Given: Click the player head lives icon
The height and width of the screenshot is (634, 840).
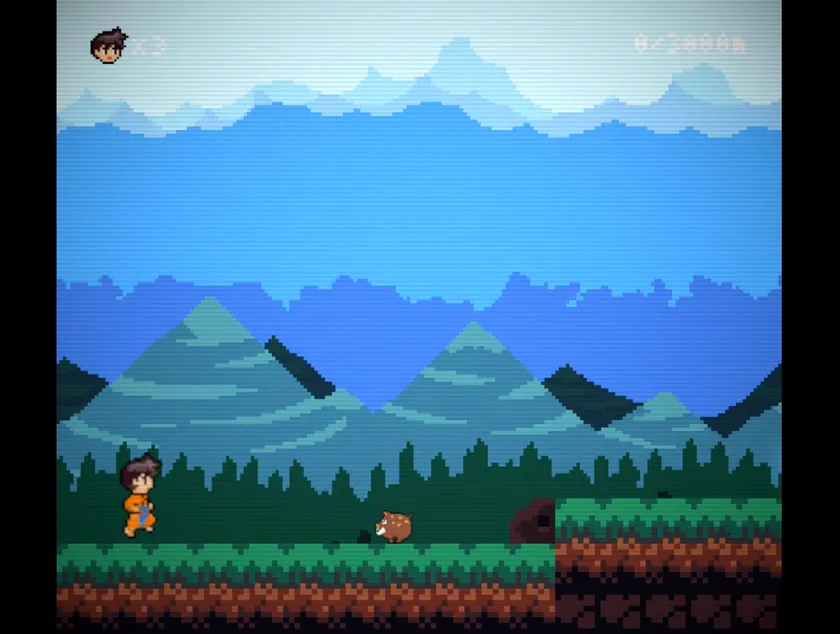Looking at the screenshot, I should tap(108, 46).
